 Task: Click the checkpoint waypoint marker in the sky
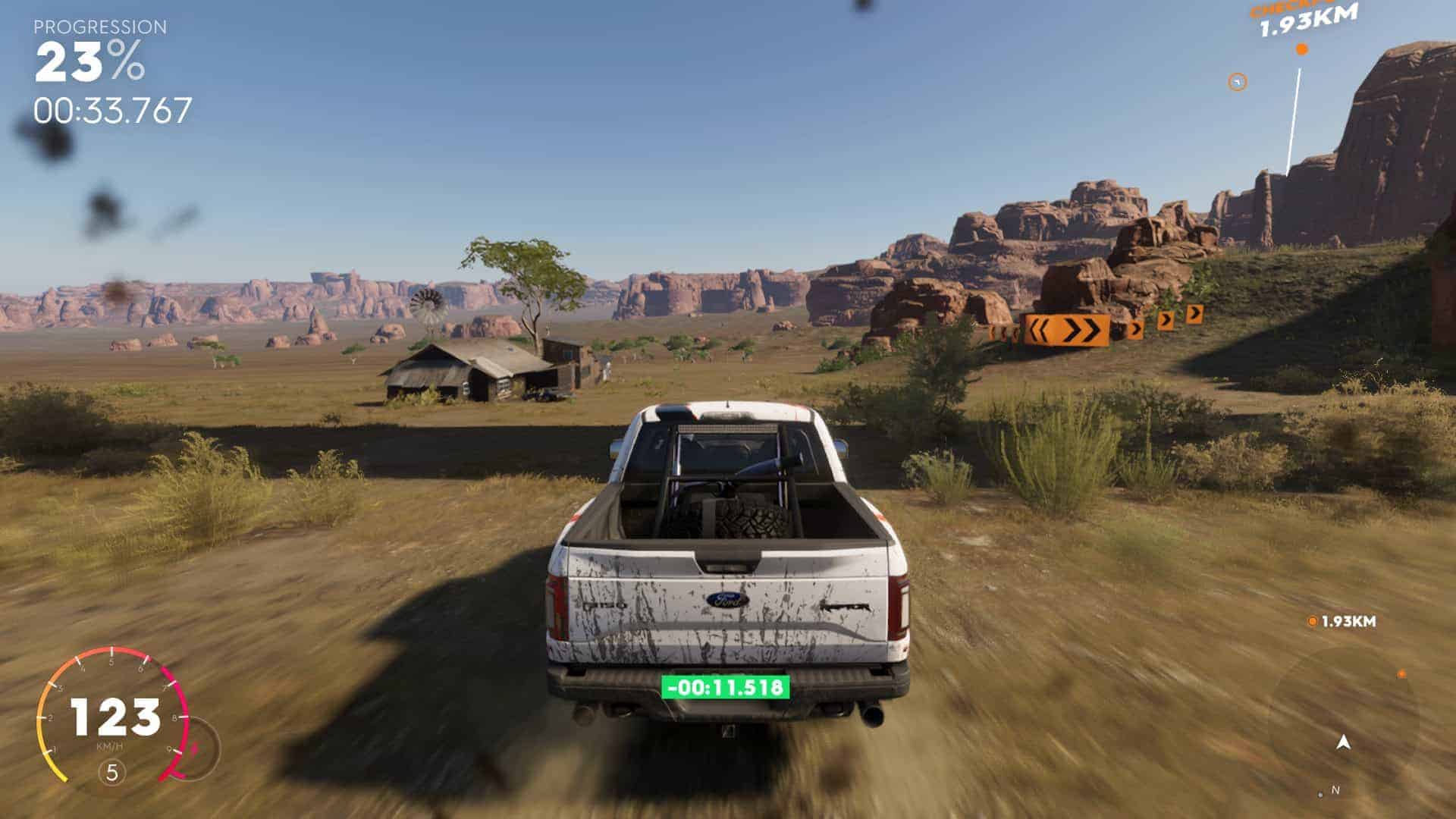click(x=1302, y=50)
